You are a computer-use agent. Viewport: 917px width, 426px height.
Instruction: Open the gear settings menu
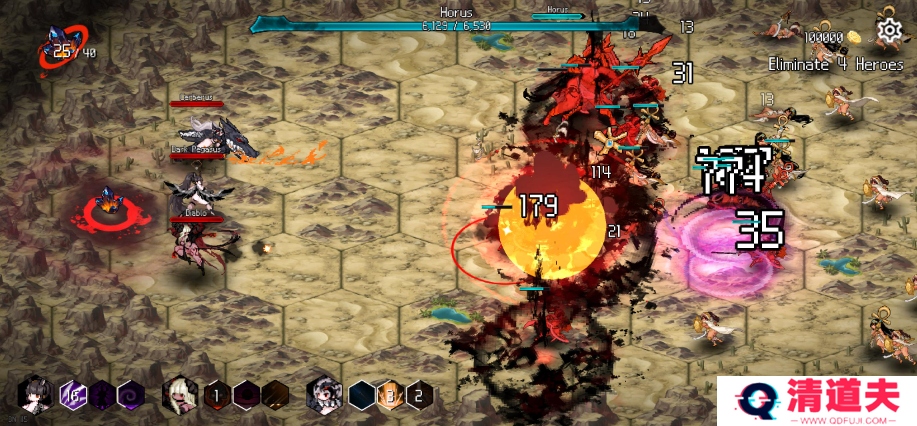click(887, 32)
